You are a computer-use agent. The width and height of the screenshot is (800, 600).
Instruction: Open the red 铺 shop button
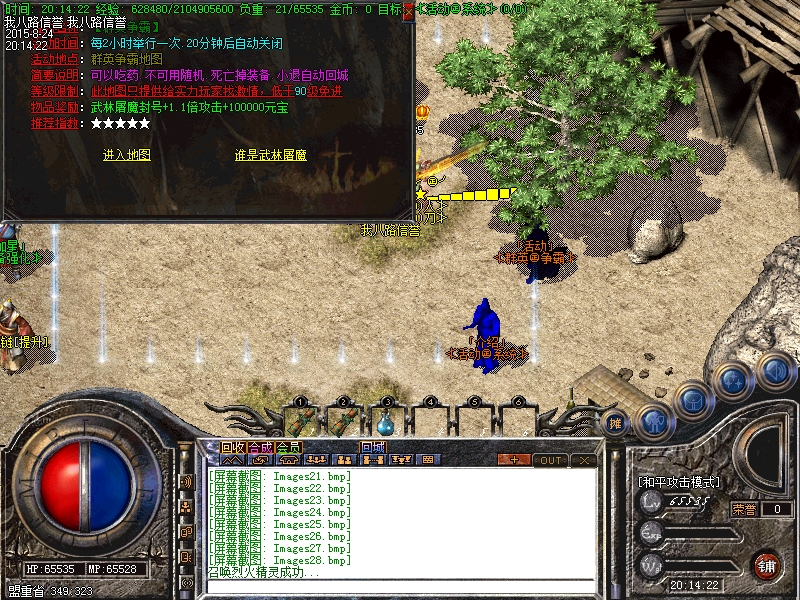click(767, 565)
